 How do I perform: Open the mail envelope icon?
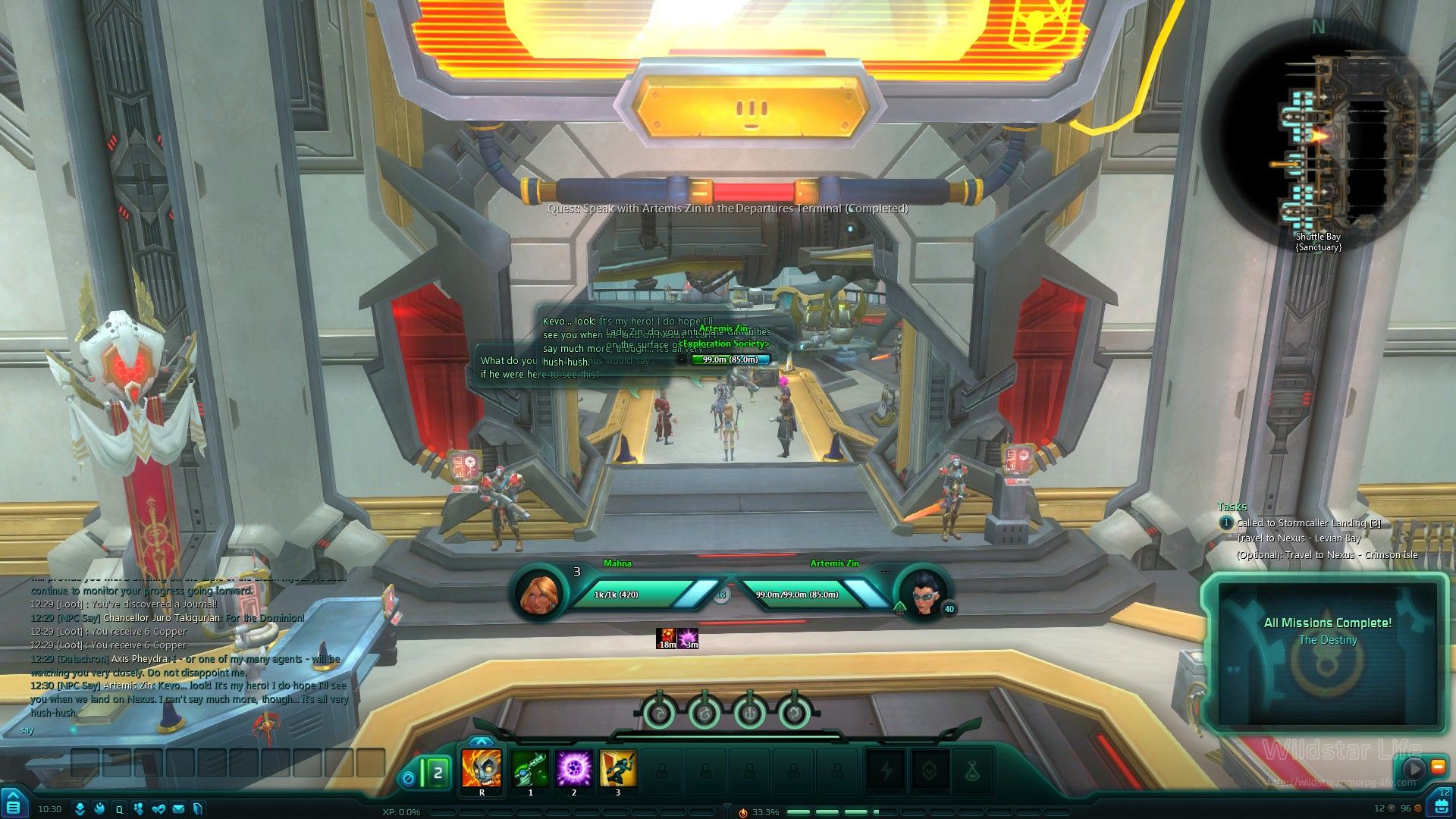pyautogui.click(x=178, y=809)
